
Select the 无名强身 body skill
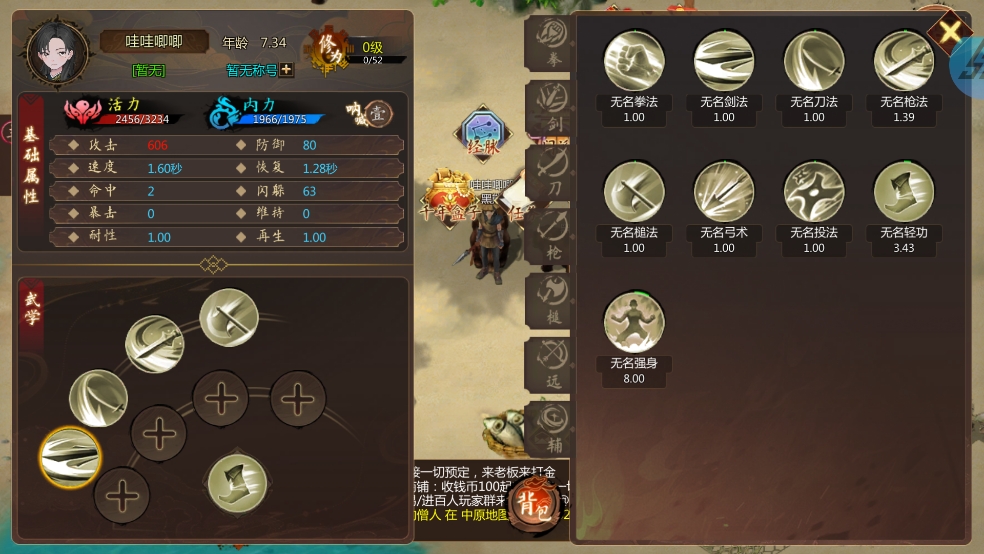coord(634,322)
